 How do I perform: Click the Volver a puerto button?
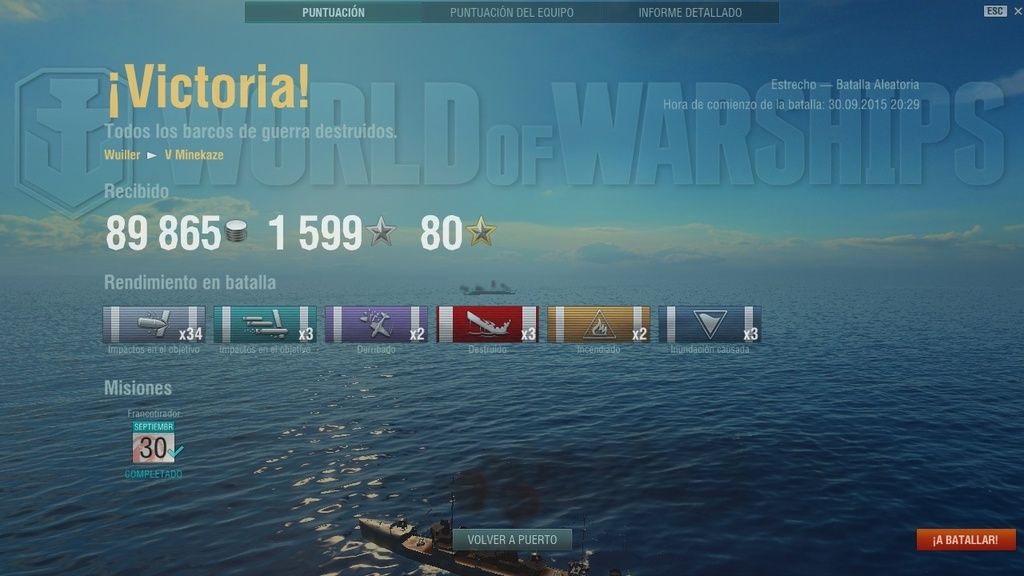pyautogui.click(x=512, y=539)
